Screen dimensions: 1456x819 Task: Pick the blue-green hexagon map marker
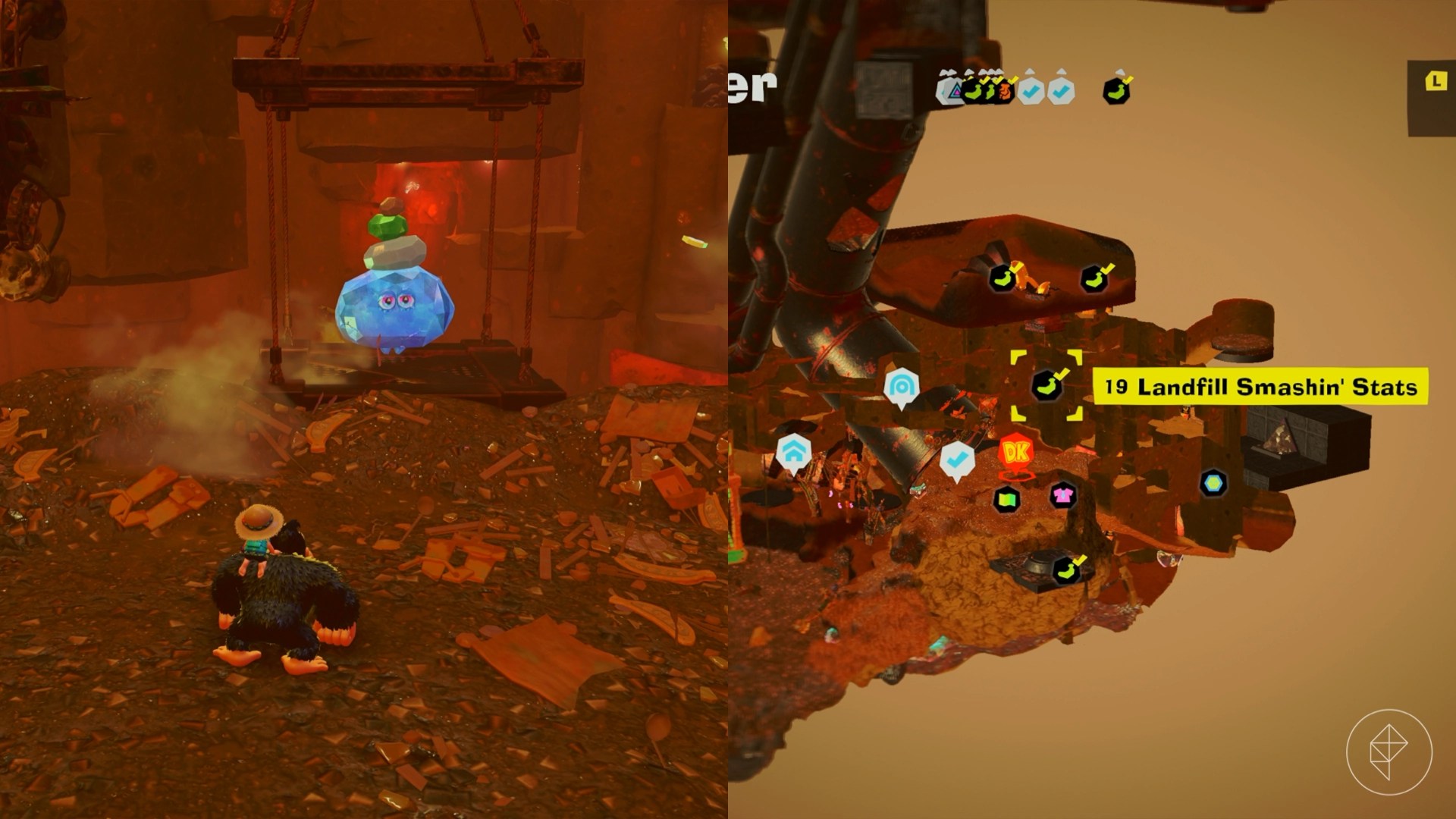point(1213,483)
